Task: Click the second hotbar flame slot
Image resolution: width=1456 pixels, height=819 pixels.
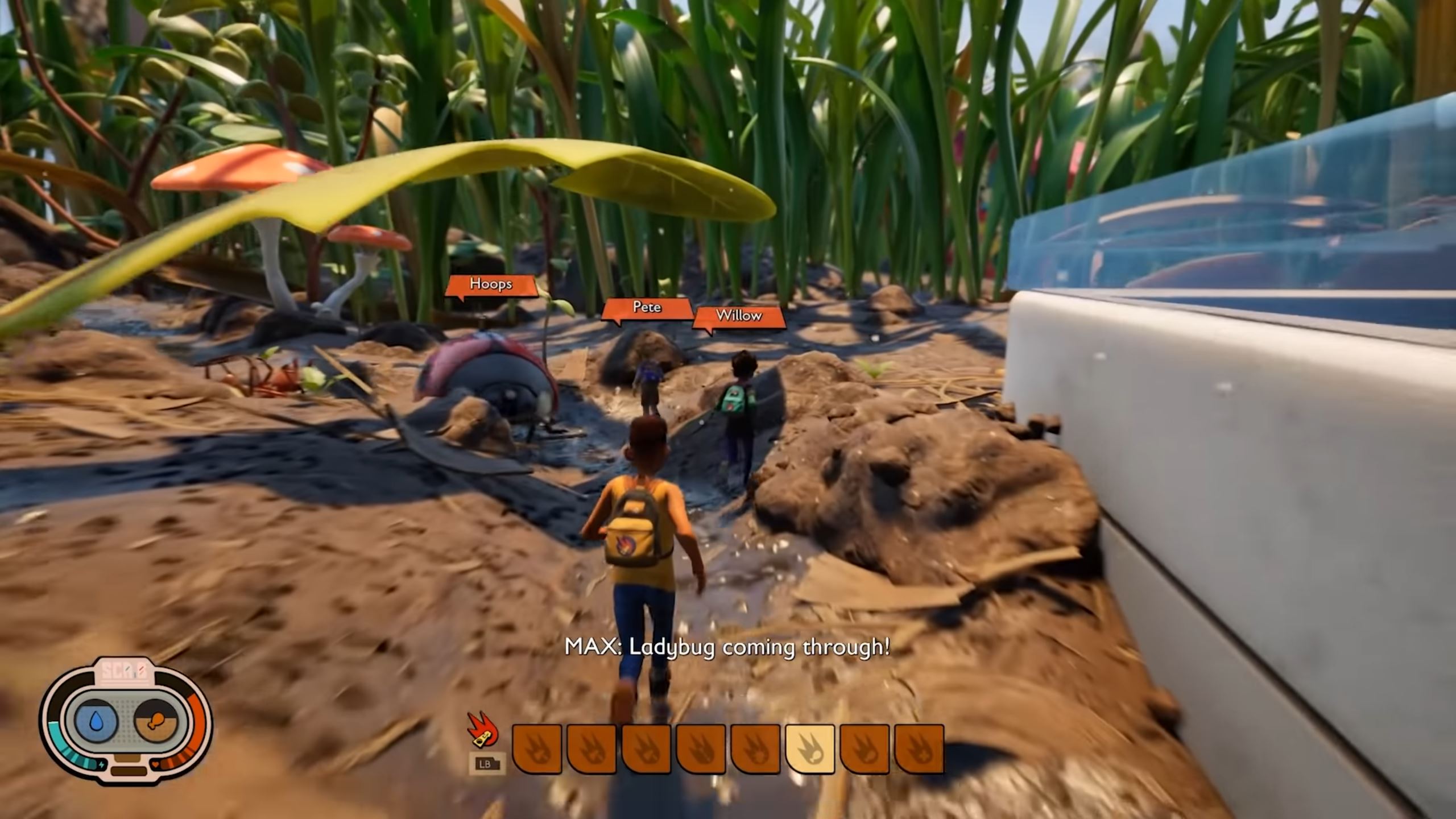Action: pyautogui.click(x=590, y=751)
